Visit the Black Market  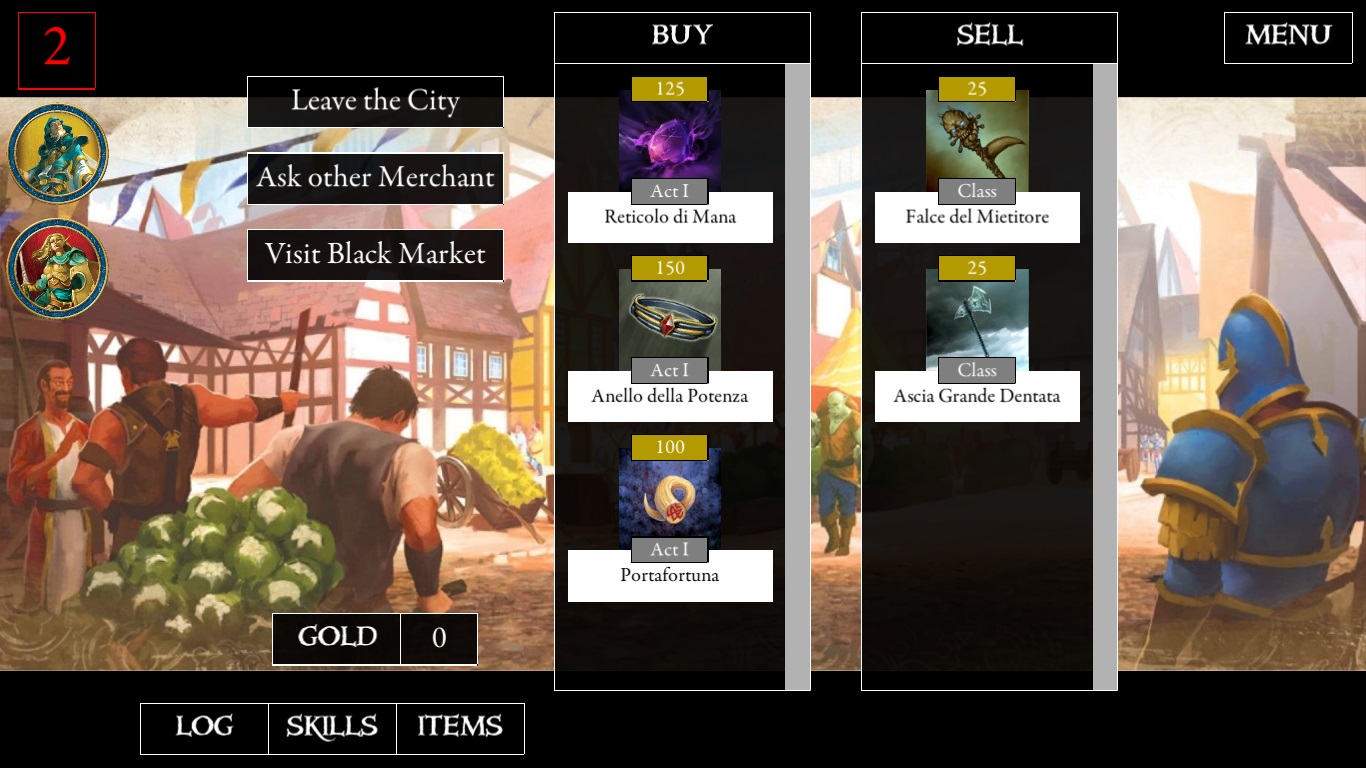(374, 255)
